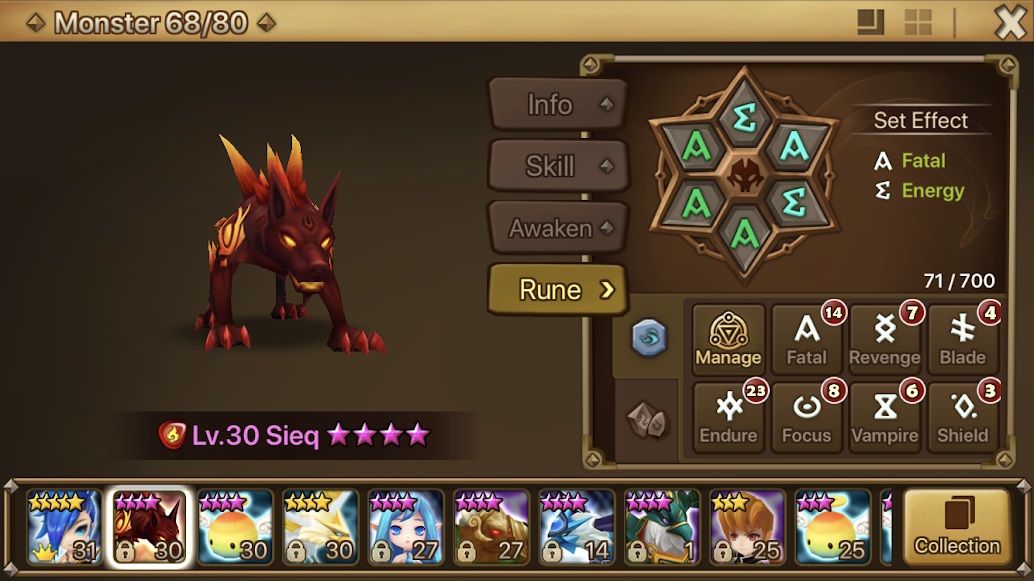Close the monster window
Image resolution: width=1034 pixels, height=581 pixels.
point(1010,22)
